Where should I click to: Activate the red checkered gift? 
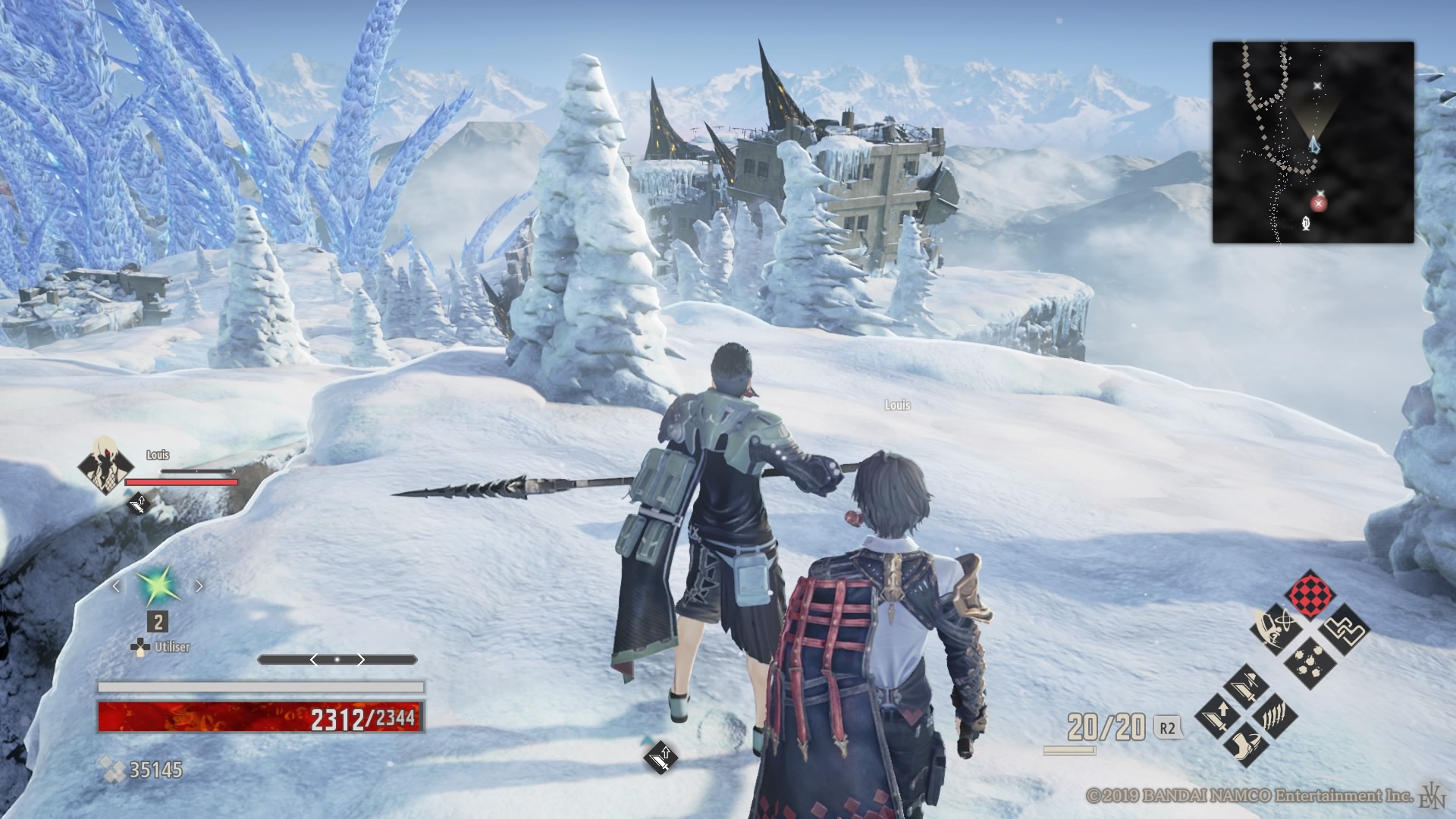[x=1310, y=595]
